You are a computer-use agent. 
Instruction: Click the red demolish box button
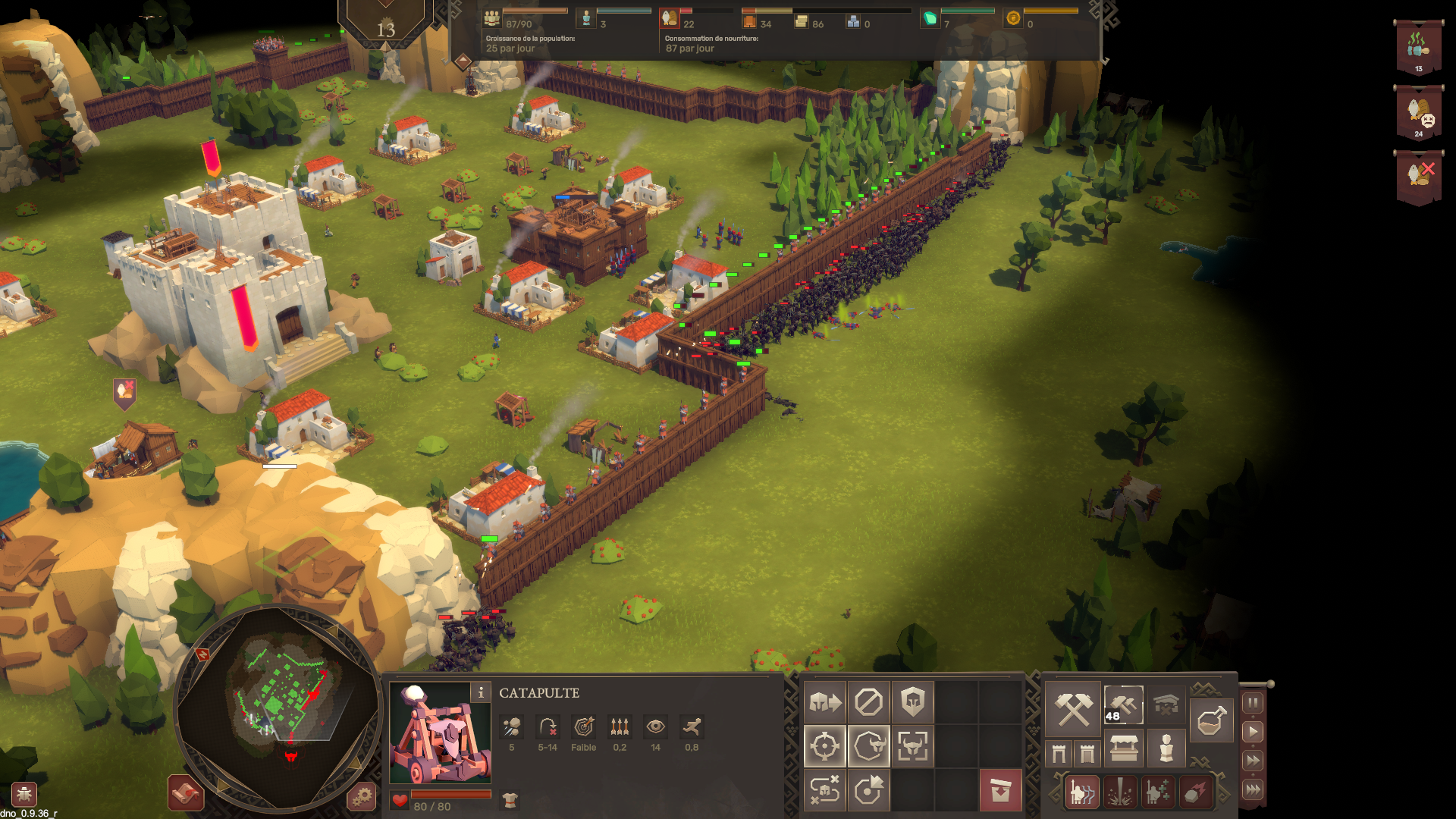point(1000,790)
